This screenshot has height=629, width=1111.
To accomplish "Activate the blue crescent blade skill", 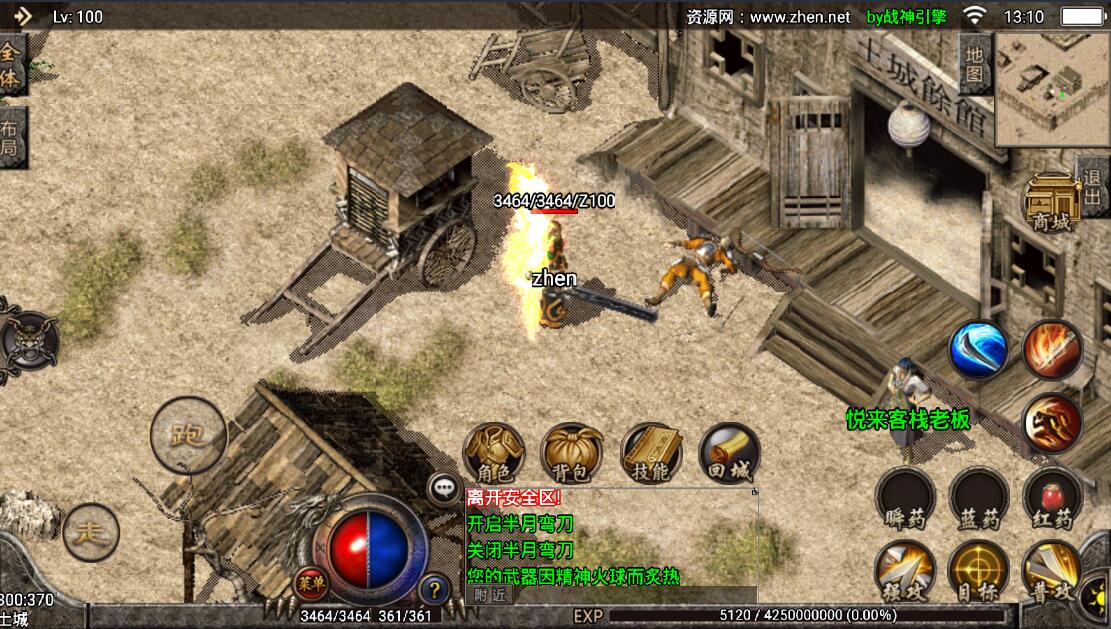I will (x=978, y=350).
